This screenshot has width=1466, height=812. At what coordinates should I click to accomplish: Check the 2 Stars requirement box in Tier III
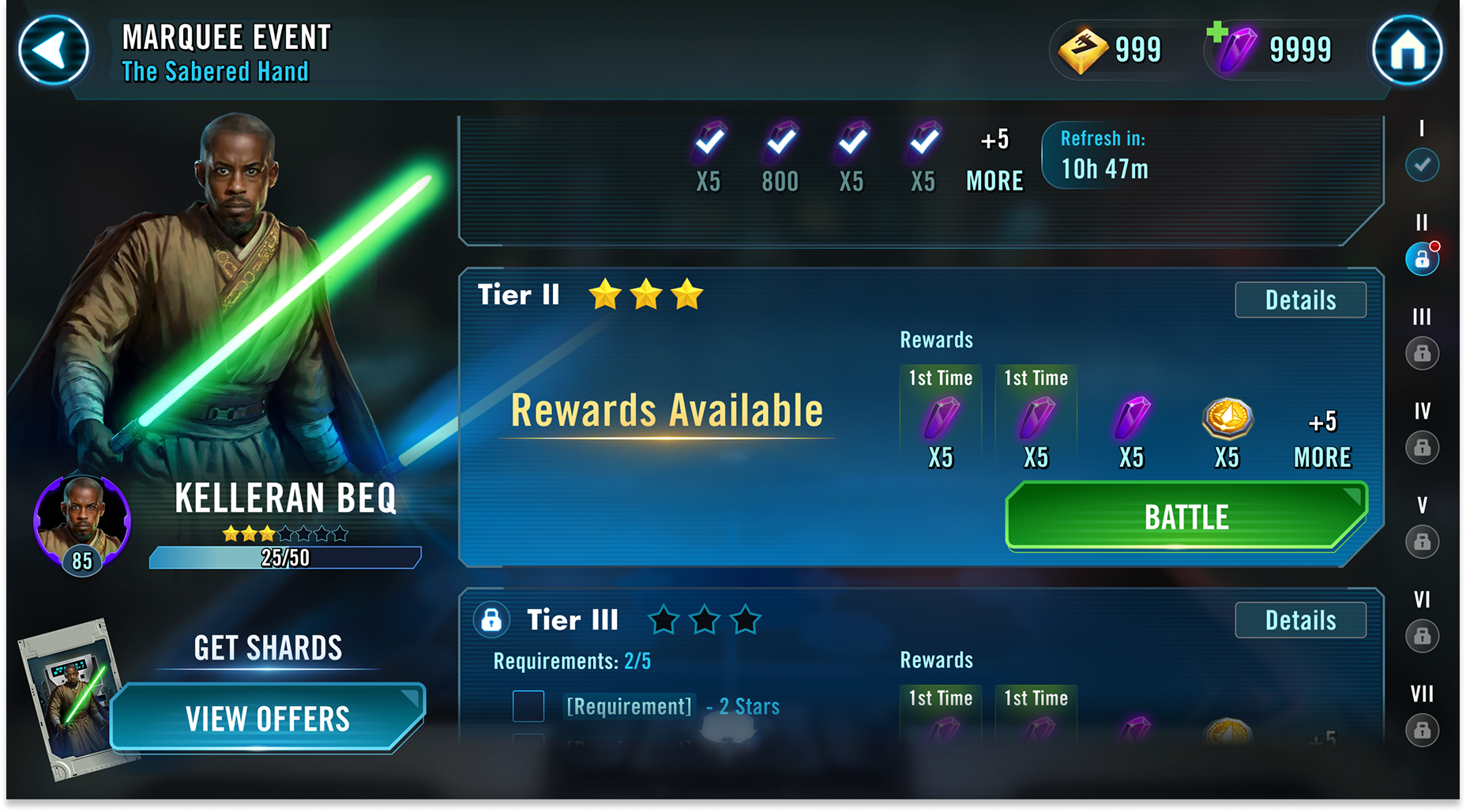(528, 706)
